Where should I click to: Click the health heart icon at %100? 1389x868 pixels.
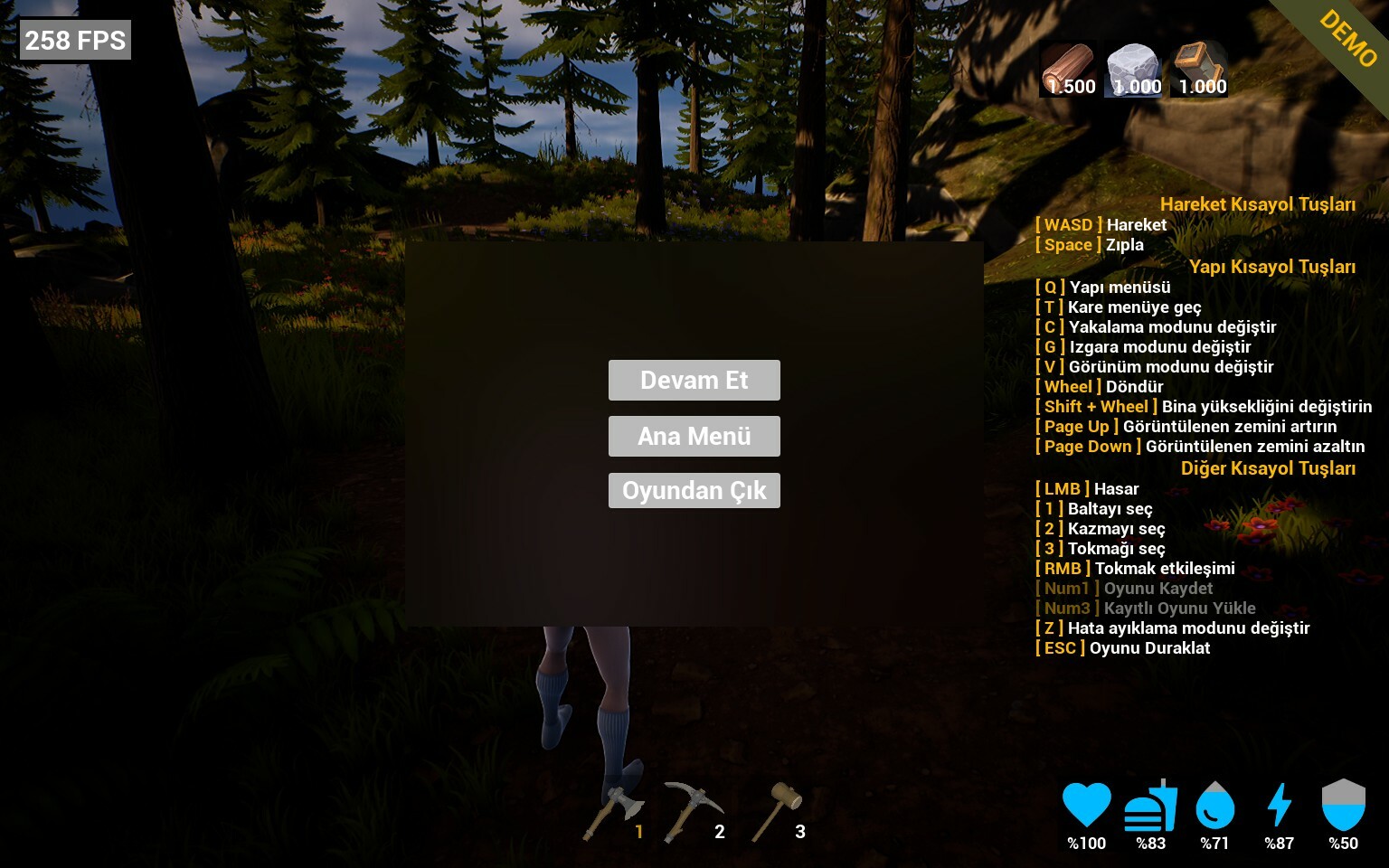pyautogui.click(x=1086, y=804)
